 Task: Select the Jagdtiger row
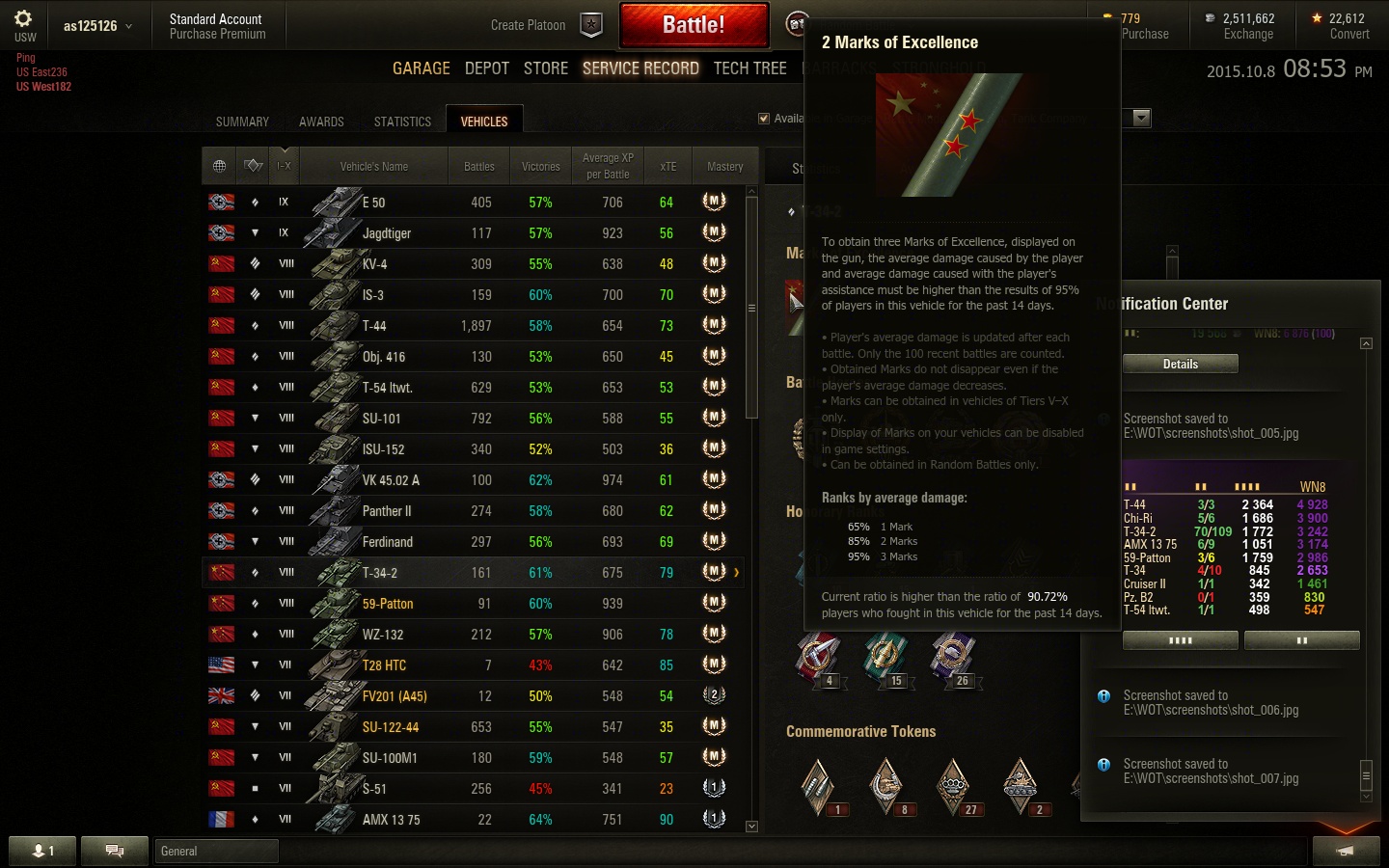(386, 233)
